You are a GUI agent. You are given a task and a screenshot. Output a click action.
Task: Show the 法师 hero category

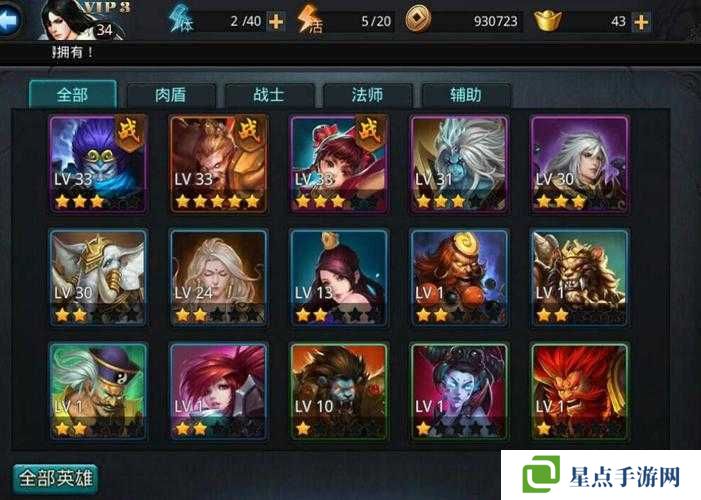(367, 95)
